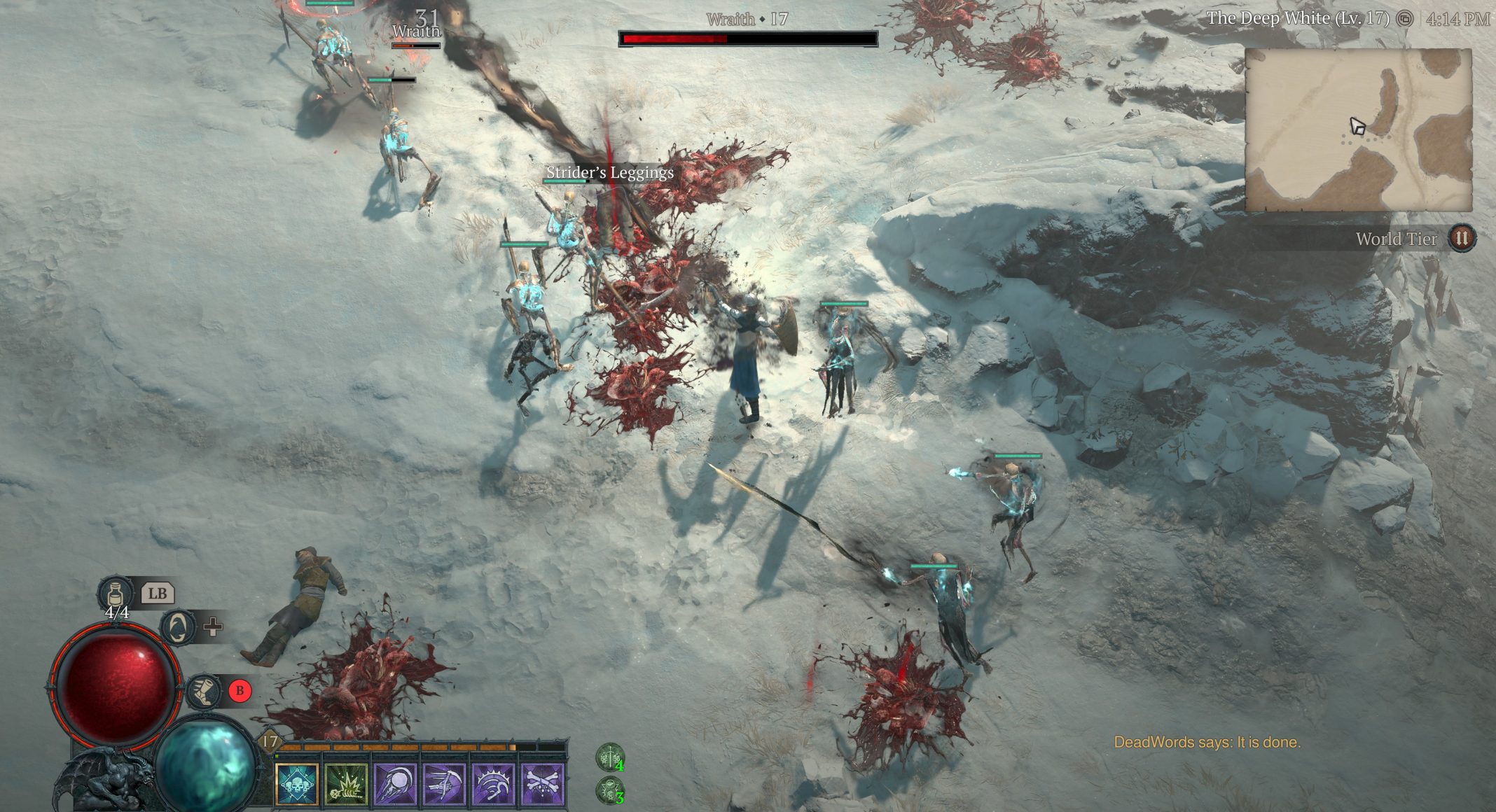
Task: Activate the Raise Skeleton three-skulls skill
Action: point(297,783)
